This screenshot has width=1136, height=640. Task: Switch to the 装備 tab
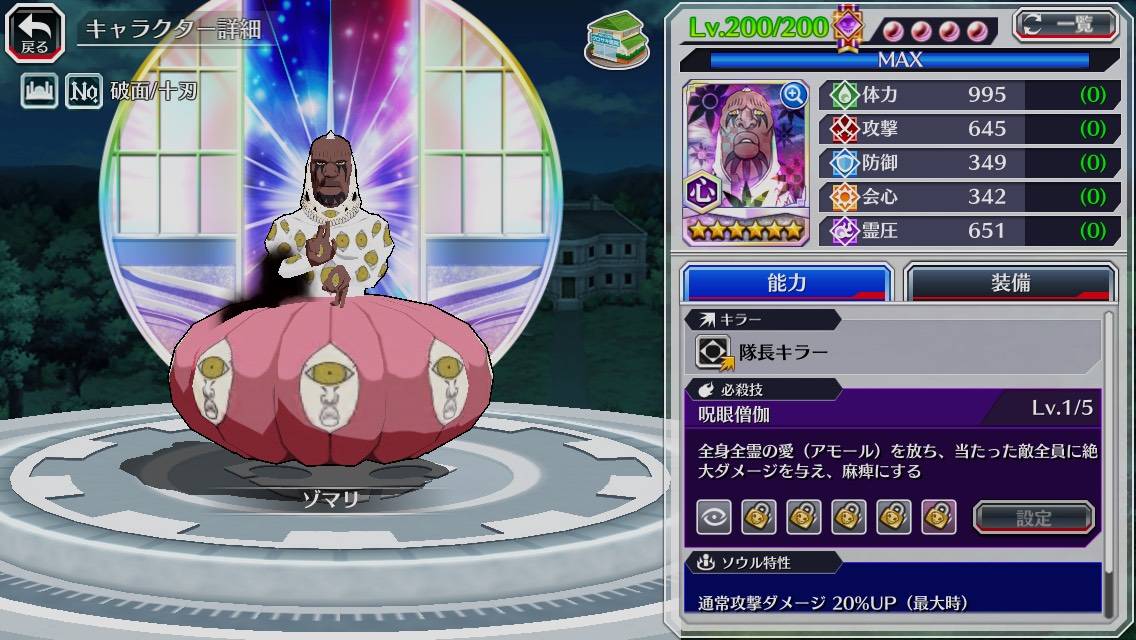coord(1010,283)
